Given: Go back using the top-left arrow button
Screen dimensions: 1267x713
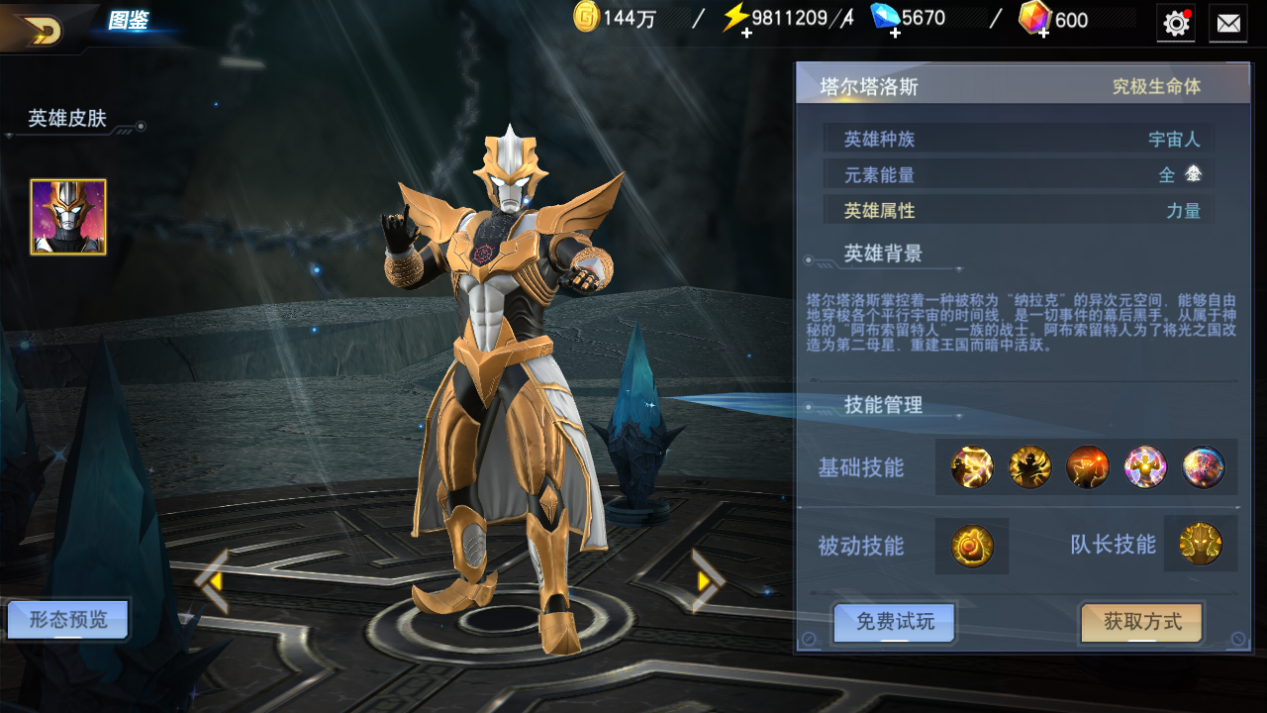Looking at the screenshot, I should pos(42,30).
